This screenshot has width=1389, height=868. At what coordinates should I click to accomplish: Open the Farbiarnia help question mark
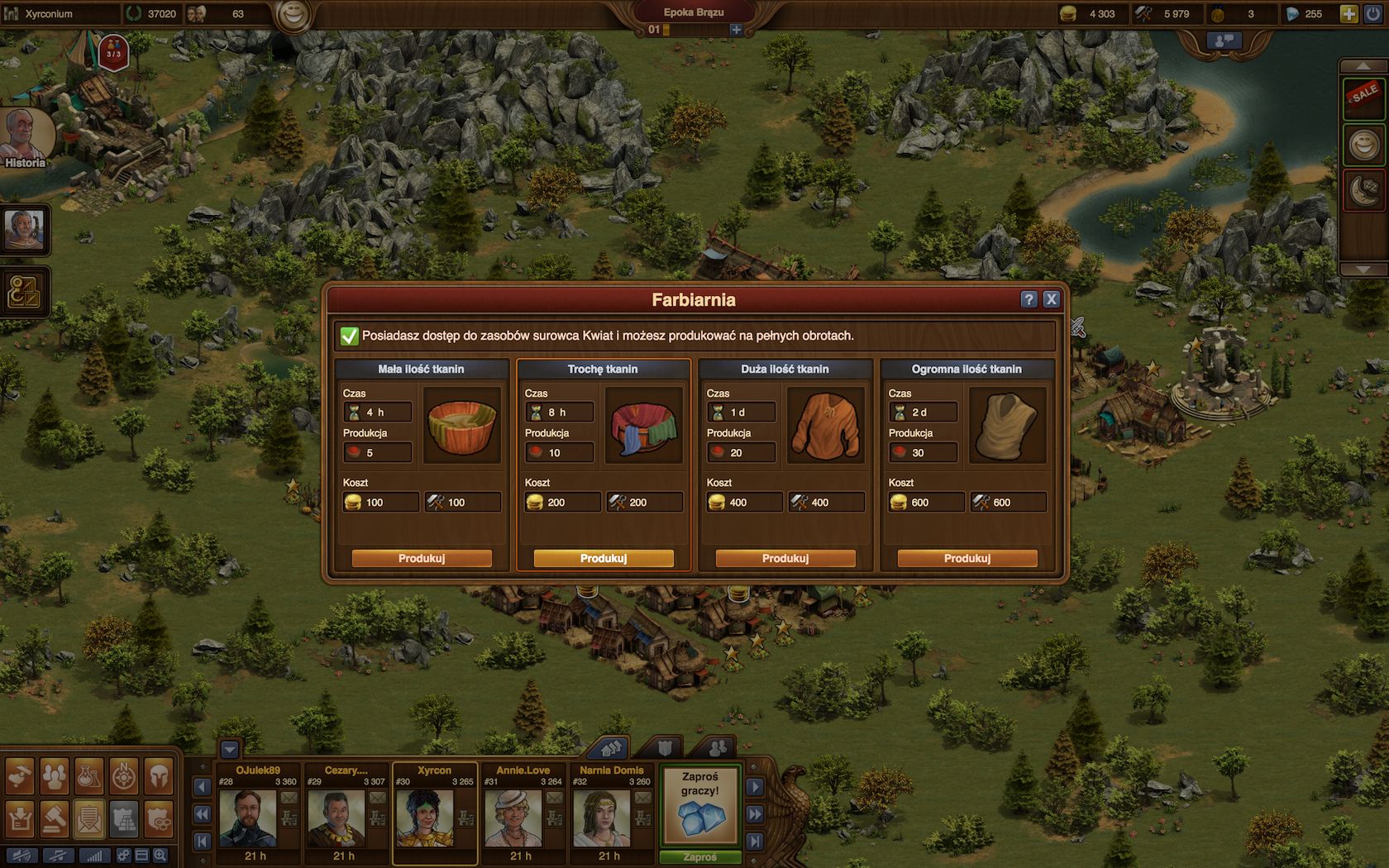point(1029,299)
